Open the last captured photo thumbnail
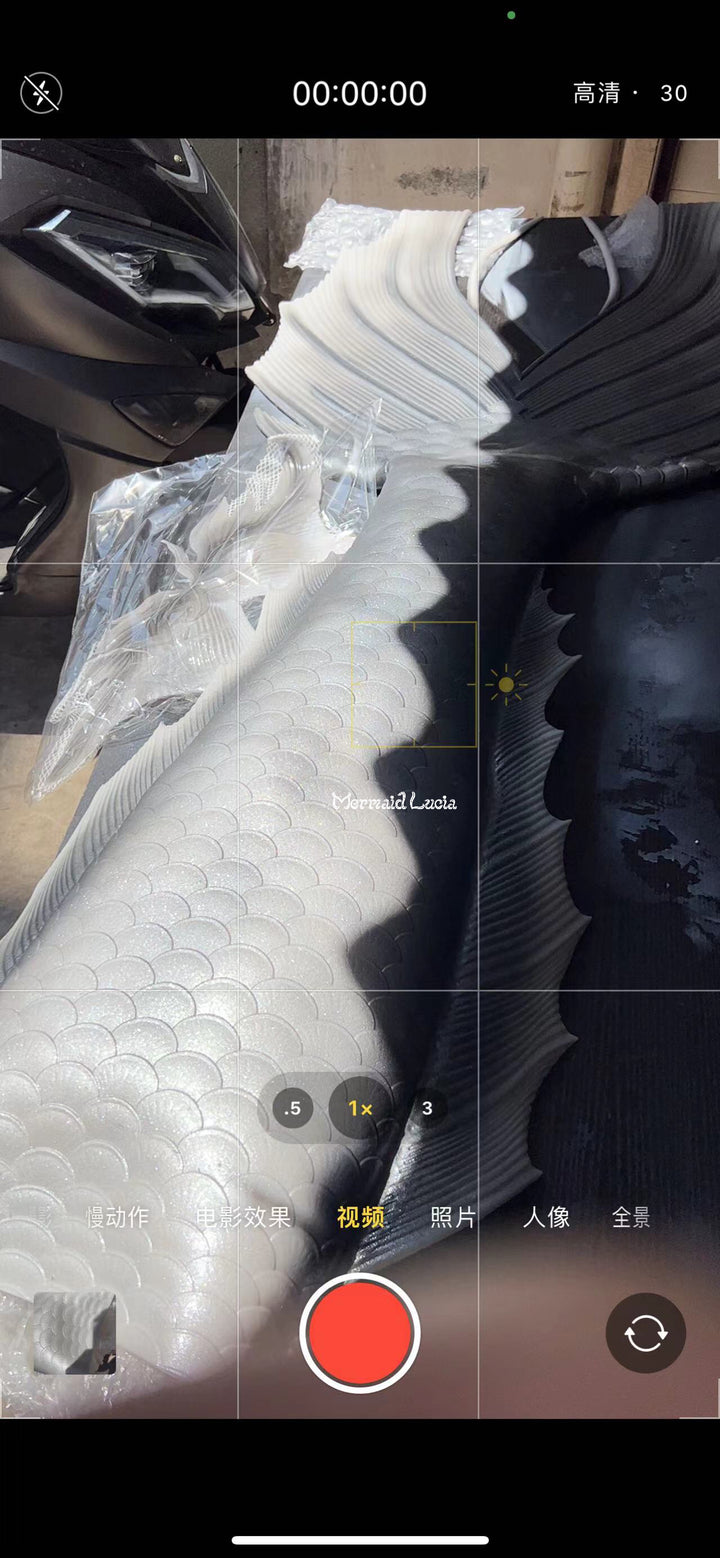The width and height of the screenshot is (720, 1558). point(75,1333)
